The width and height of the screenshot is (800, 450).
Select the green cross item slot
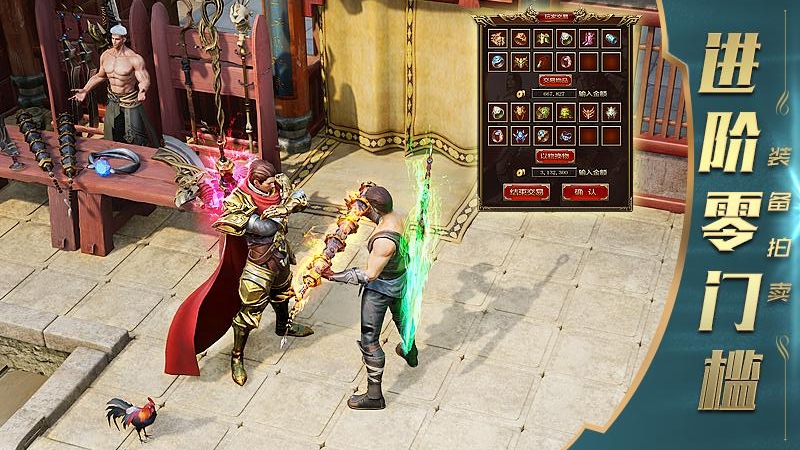click(x=543, y=39)
